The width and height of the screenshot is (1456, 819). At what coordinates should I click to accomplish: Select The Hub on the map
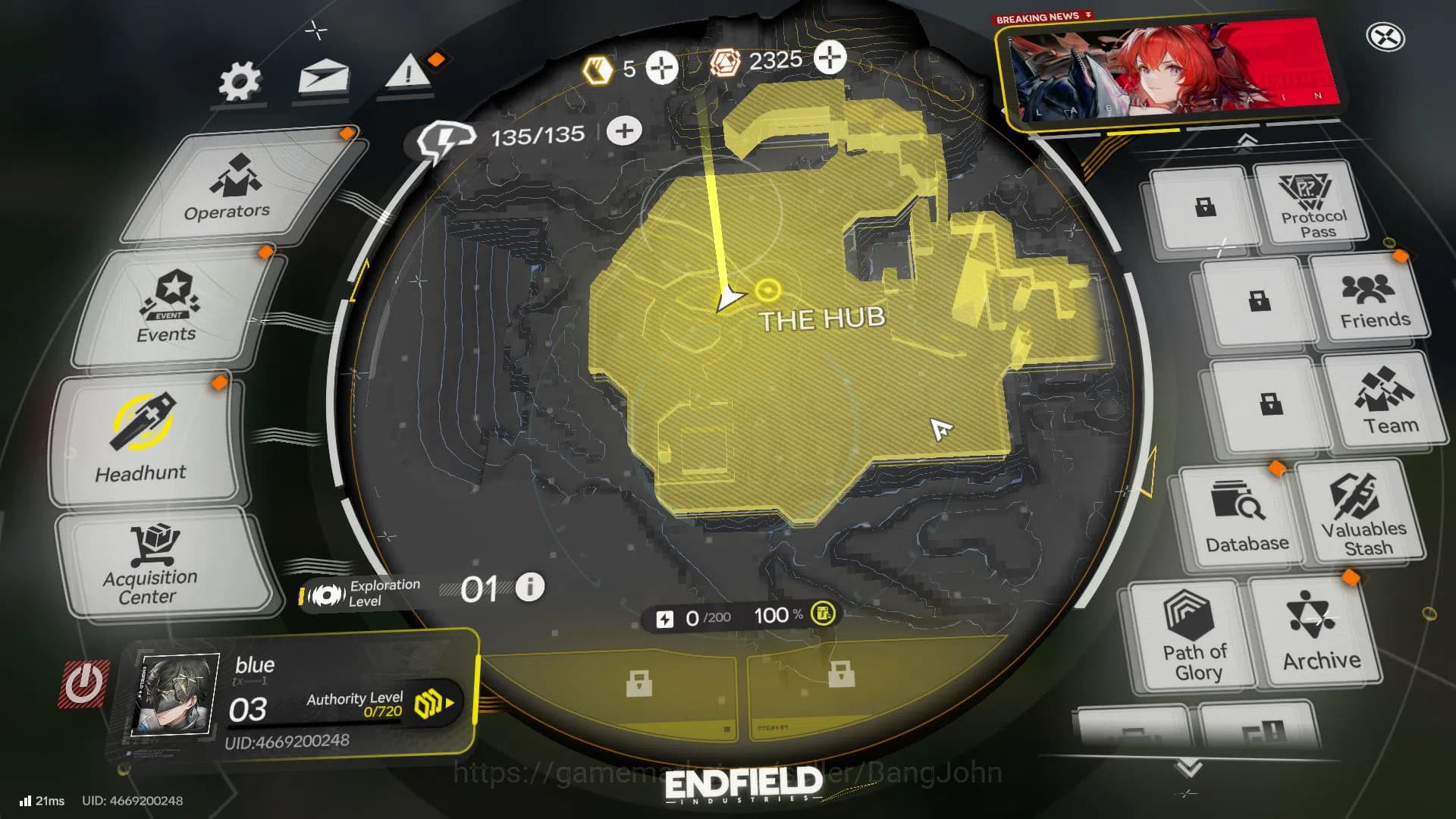pyautogui.click(x=821, y=318)
